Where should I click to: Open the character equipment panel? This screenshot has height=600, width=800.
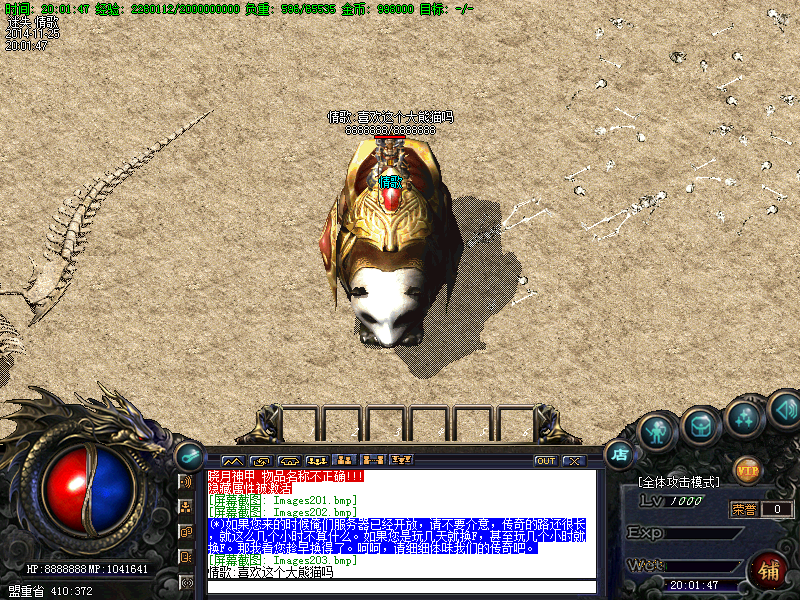(656, 431)
